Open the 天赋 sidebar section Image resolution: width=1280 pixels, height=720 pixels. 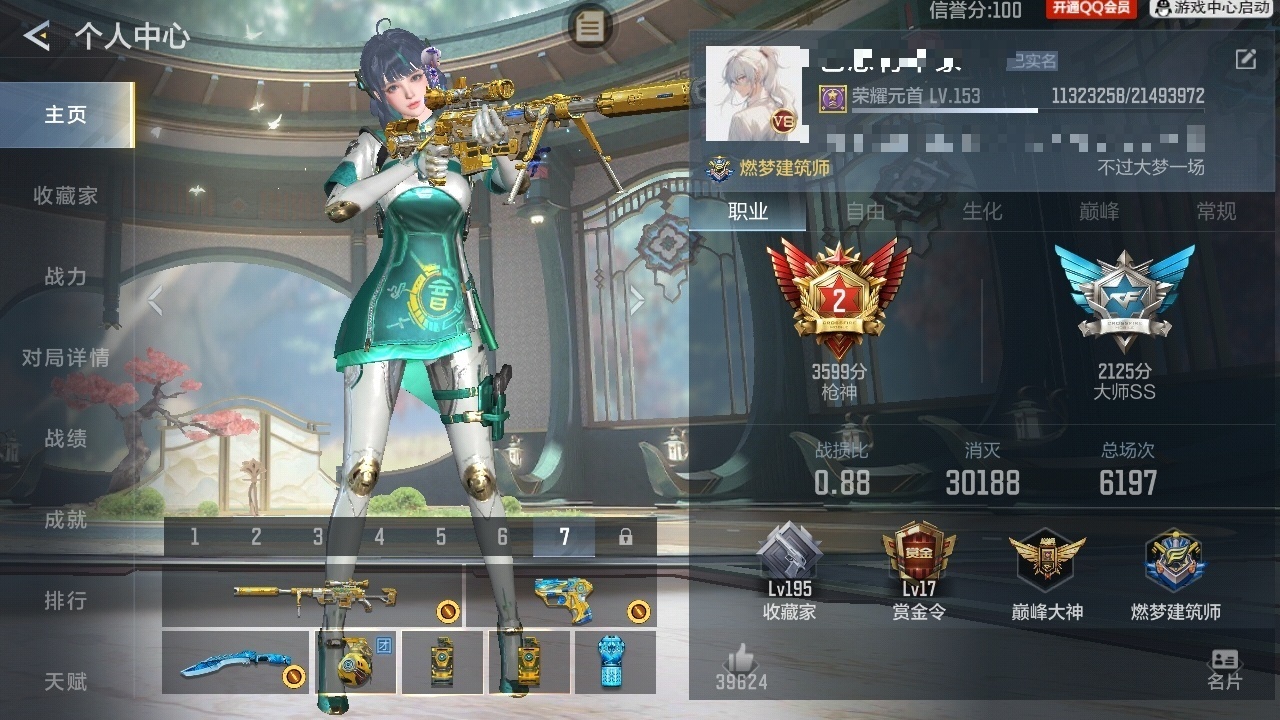tap(66, 682)
